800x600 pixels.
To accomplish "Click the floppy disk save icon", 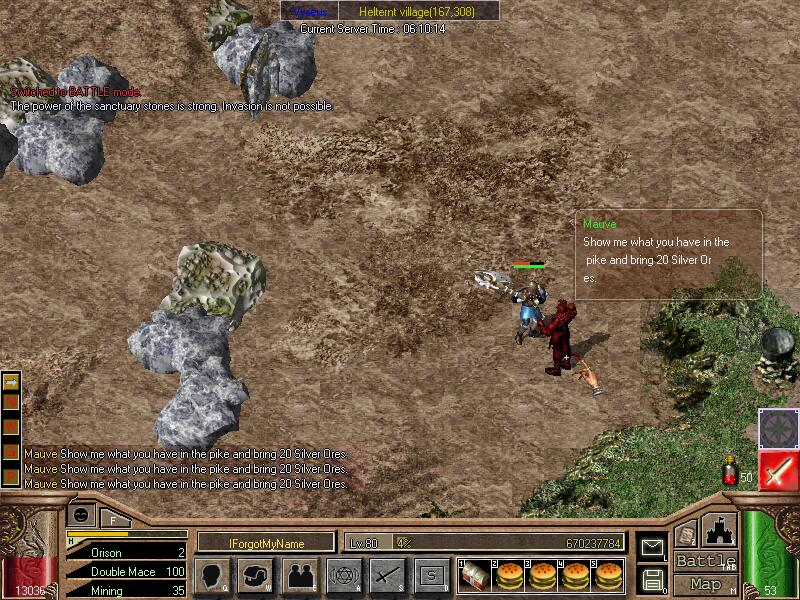I will click(x=653, y=579).
